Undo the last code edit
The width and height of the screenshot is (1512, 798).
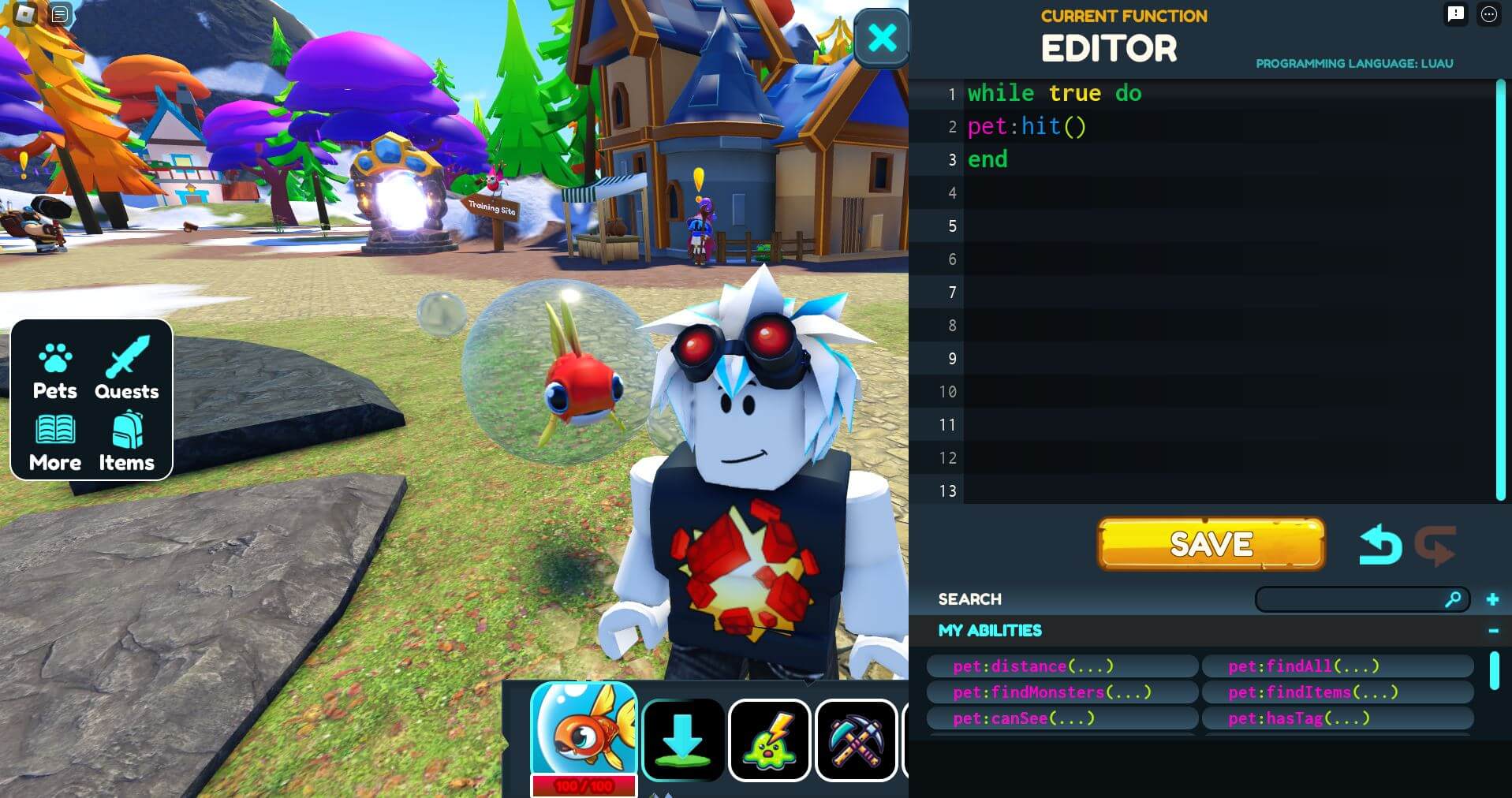[1380, 546]
